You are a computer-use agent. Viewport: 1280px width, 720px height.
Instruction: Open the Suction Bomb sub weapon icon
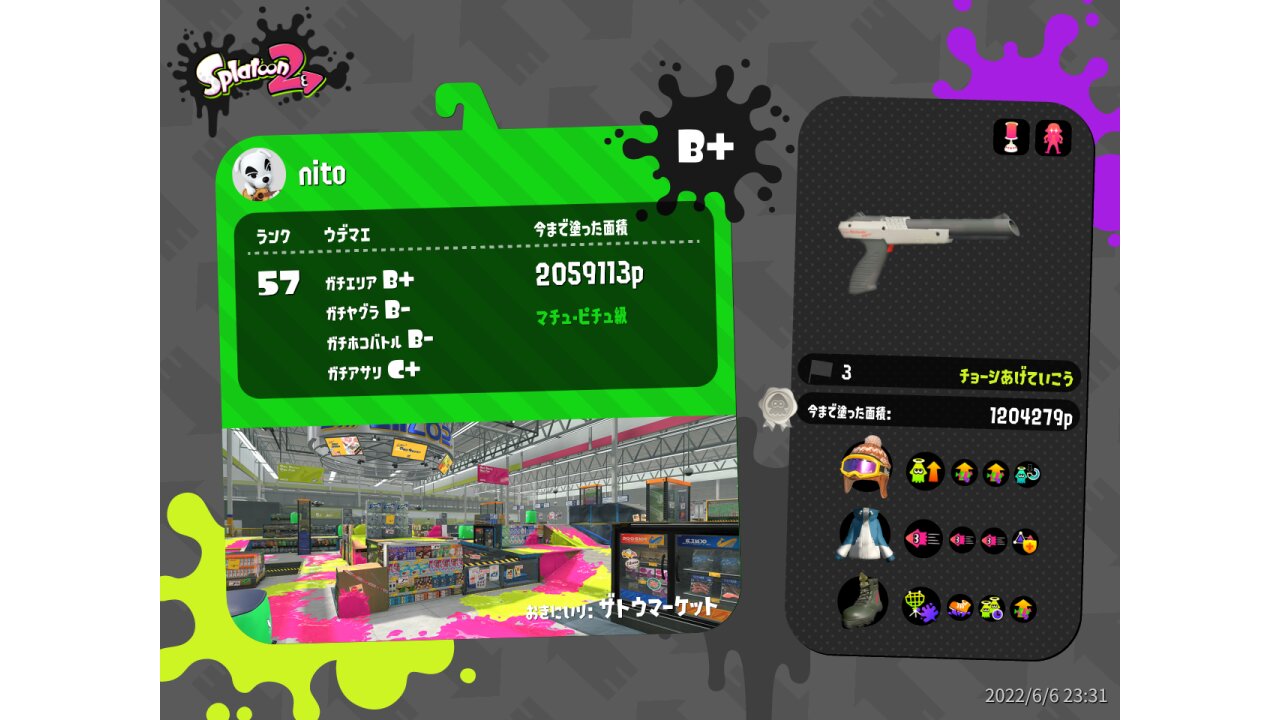(x=1011, y=138)
